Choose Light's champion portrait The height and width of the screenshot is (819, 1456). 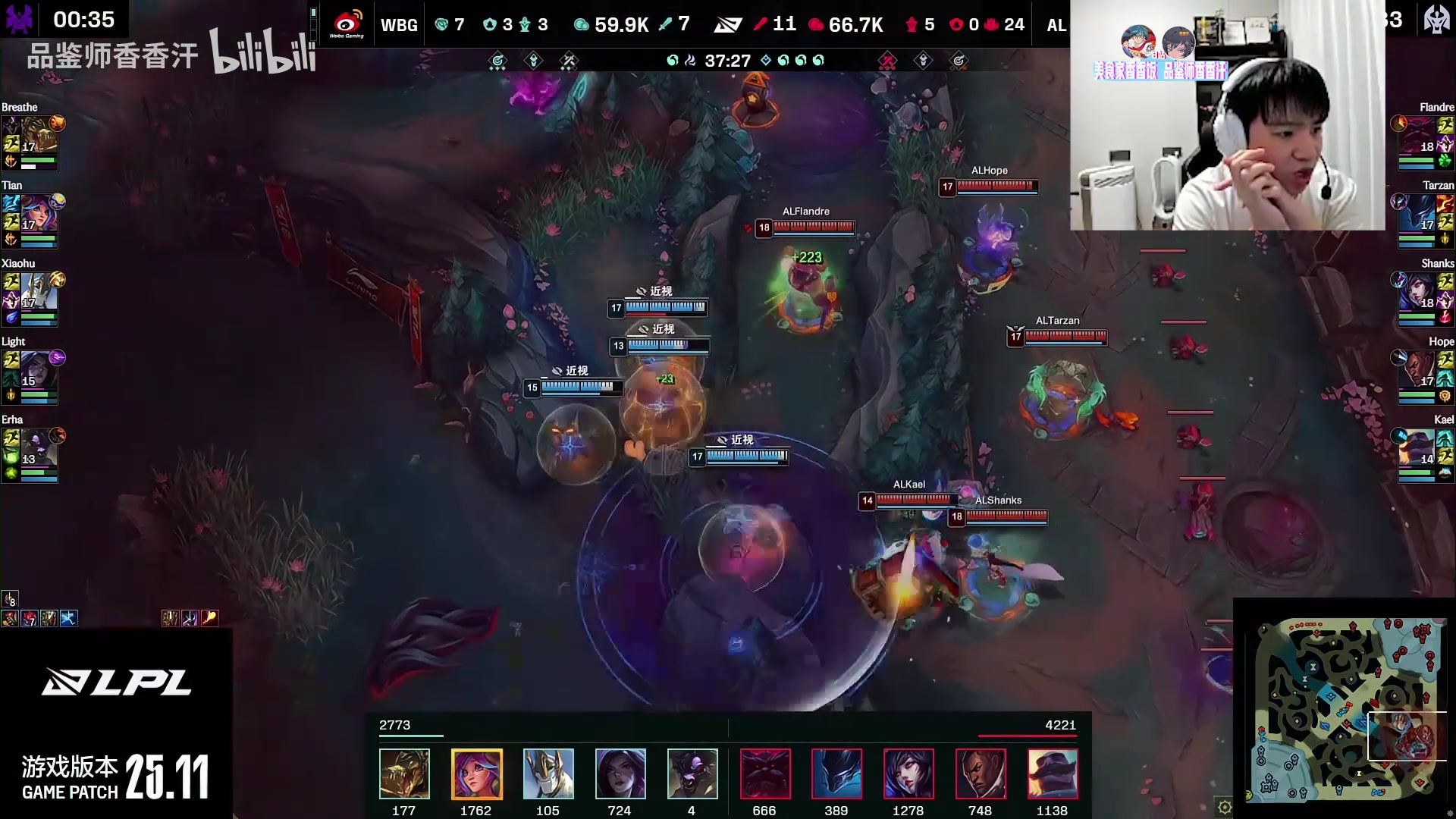[38, 371]
